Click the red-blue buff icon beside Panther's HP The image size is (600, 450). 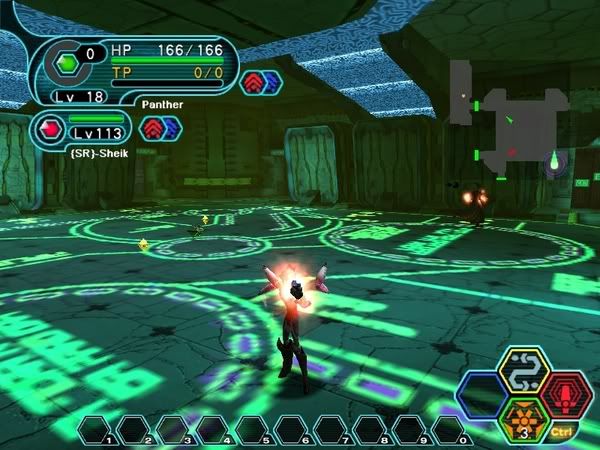(x=262, y=81)
